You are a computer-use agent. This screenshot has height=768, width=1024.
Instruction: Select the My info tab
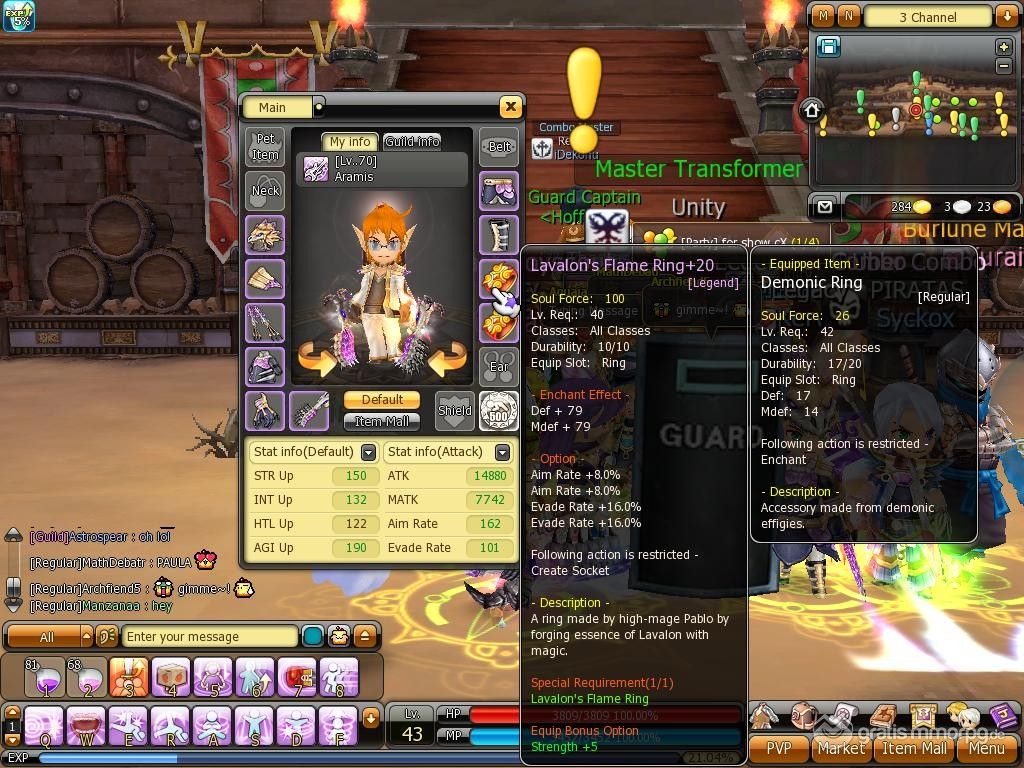click(350, 142)
